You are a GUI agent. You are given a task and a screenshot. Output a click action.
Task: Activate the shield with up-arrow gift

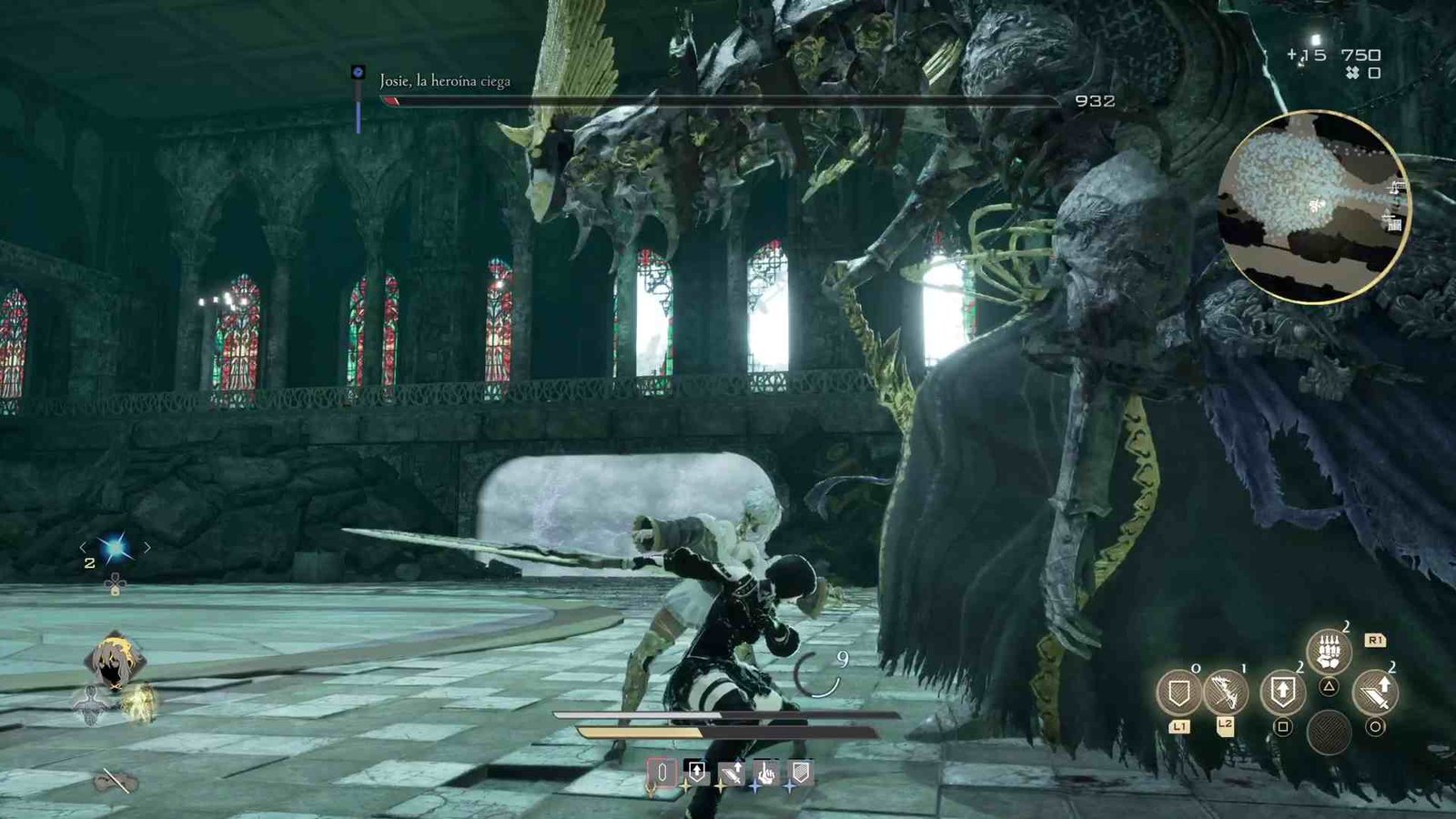point(1282,692)
